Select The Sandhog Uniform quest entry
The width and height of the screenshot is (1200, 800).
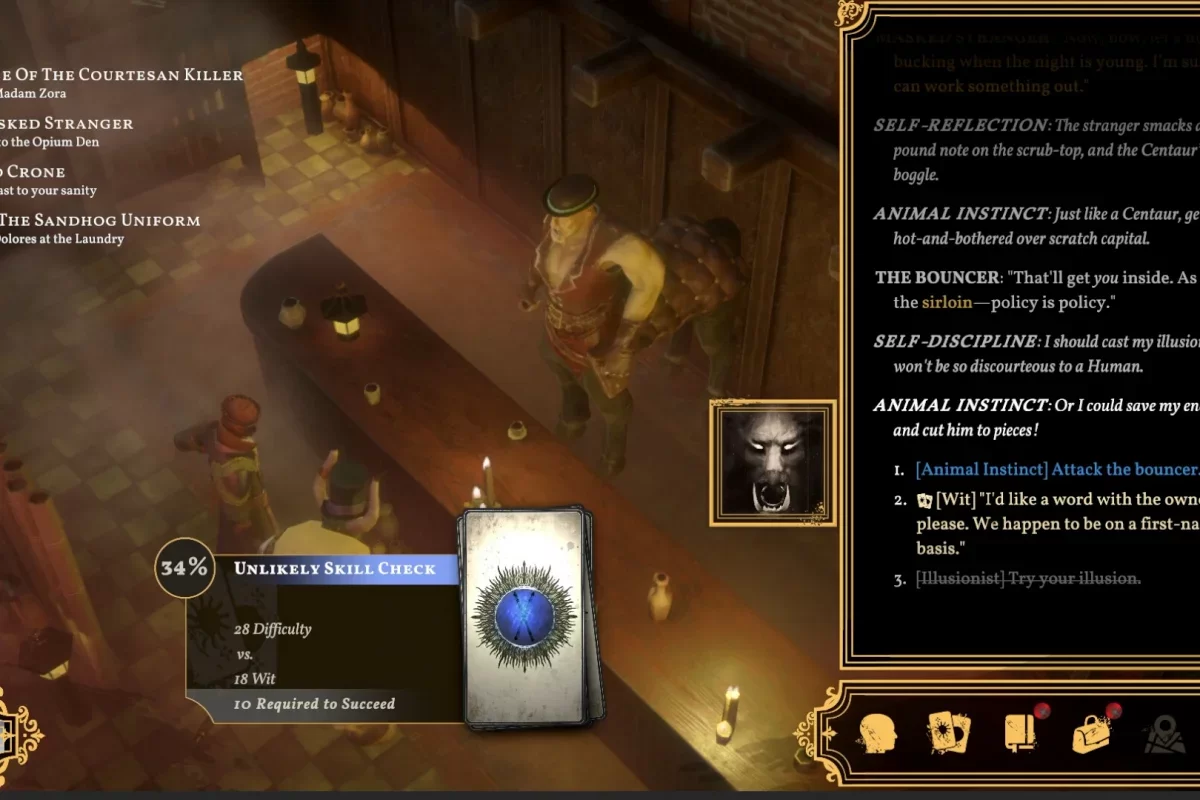click(100, 220)
